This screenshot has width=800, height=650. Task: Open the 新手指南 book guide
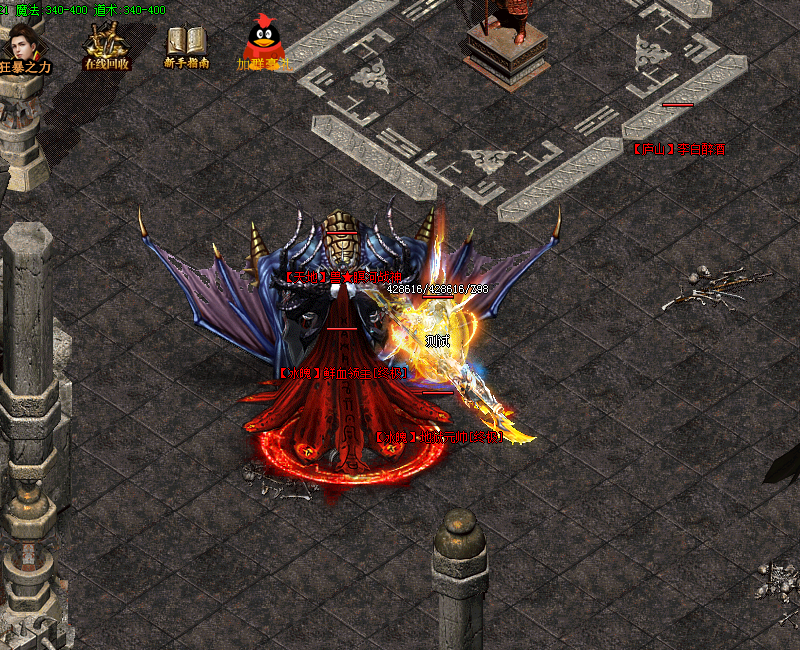[x=186, y=45]
